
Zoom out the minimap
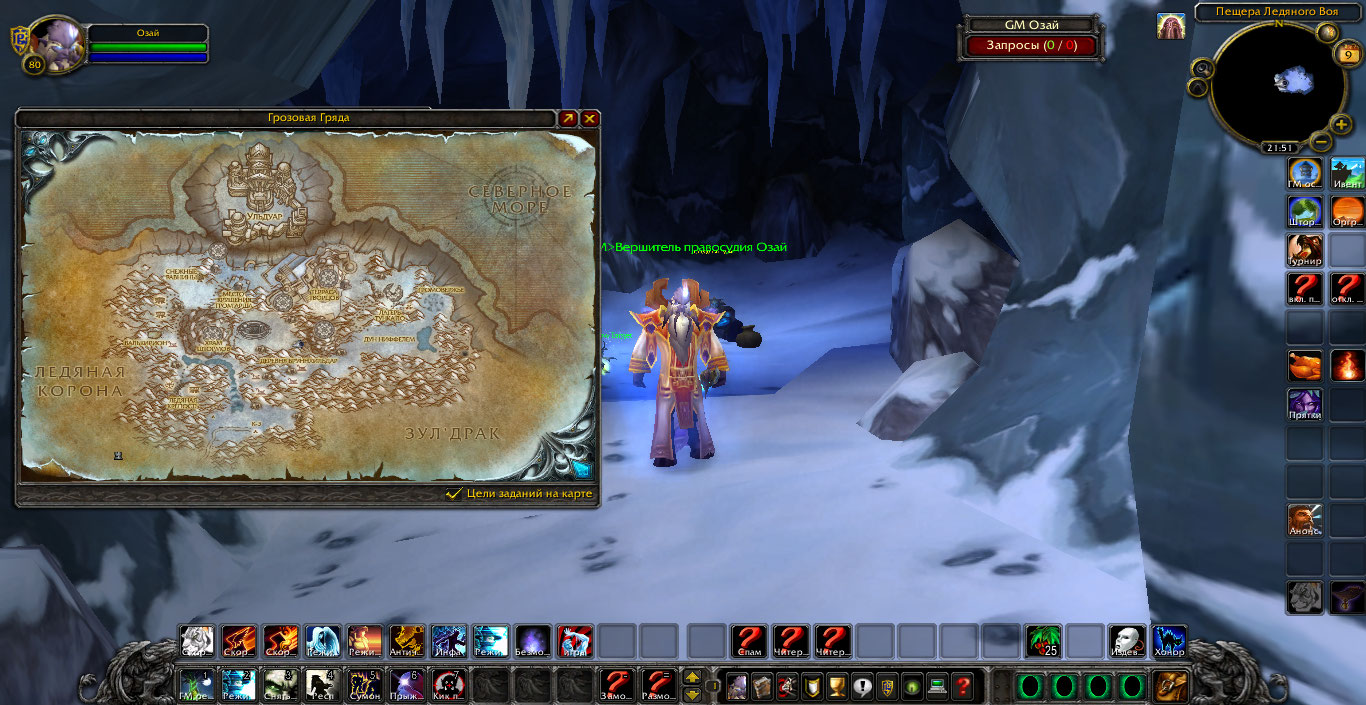tap(1322, 143)
